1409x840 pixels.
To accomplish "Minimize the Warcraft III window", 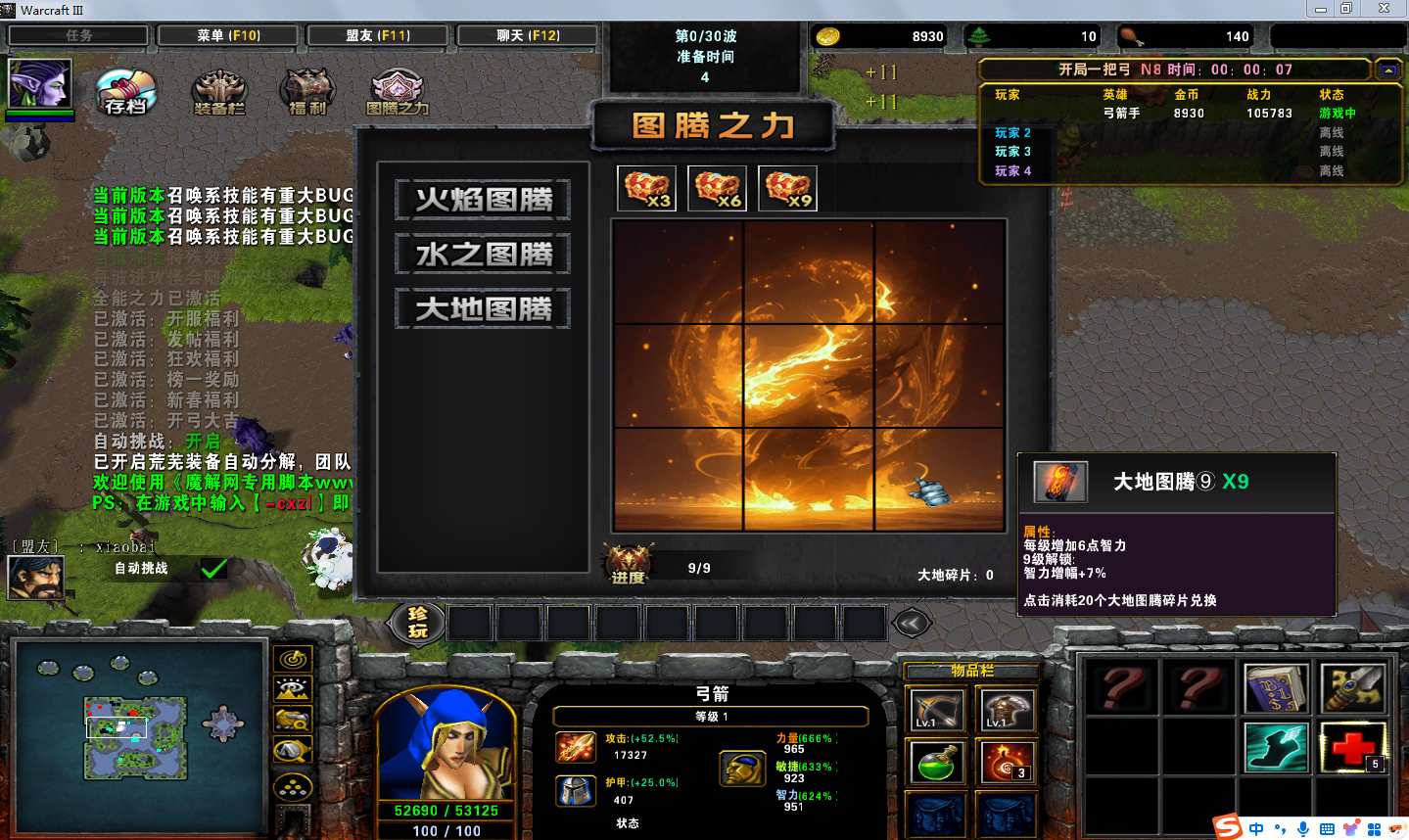I will click(1320, 9).
